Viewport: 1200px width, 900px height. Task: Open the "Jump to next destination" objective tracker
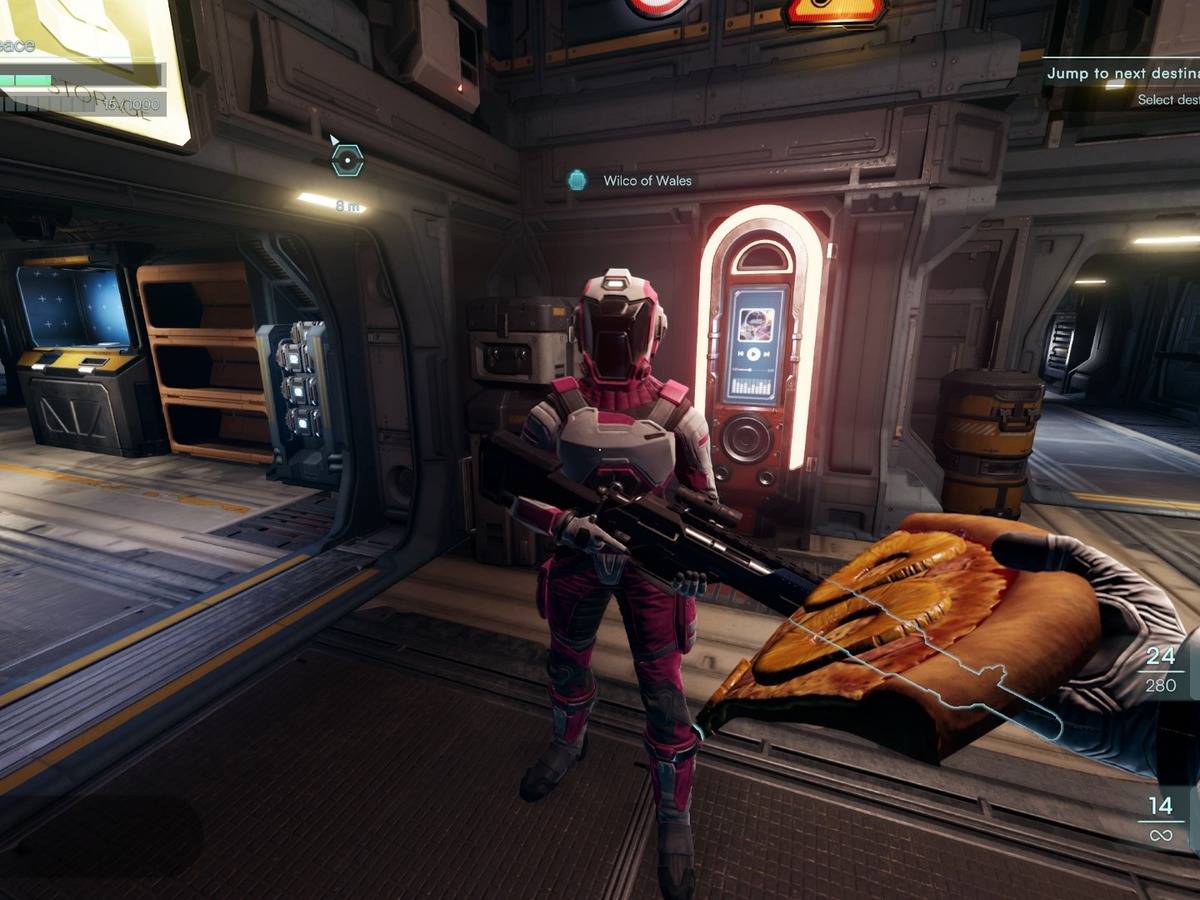[x=1122, y=74]
